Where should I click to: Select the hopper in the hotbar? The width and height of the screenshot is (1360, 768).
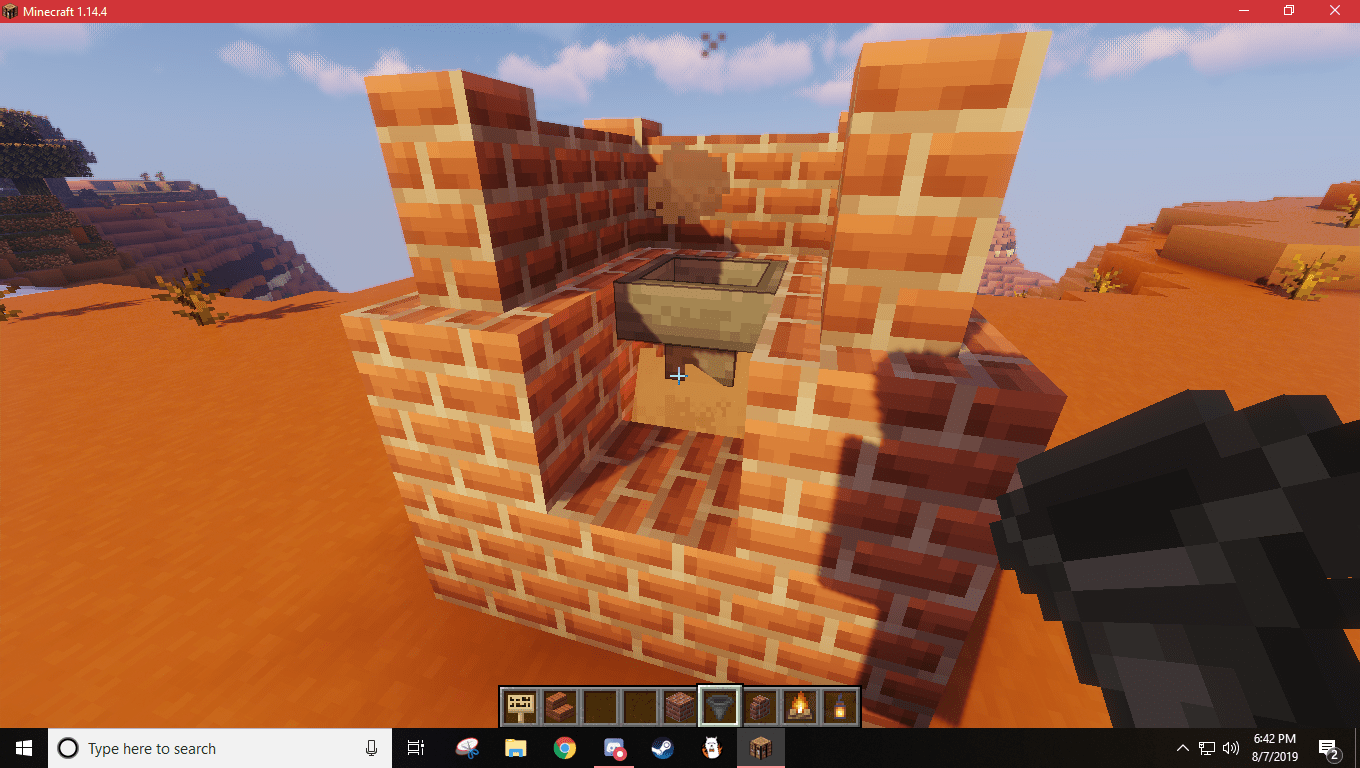(718, 706)
